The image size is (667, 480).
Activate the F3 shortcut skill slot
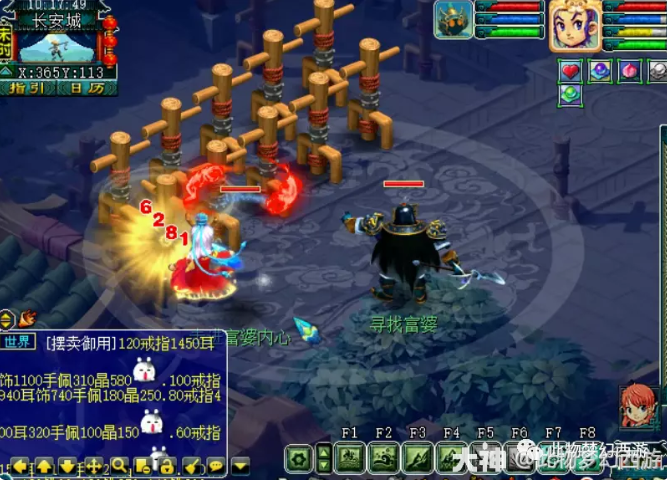418,459
